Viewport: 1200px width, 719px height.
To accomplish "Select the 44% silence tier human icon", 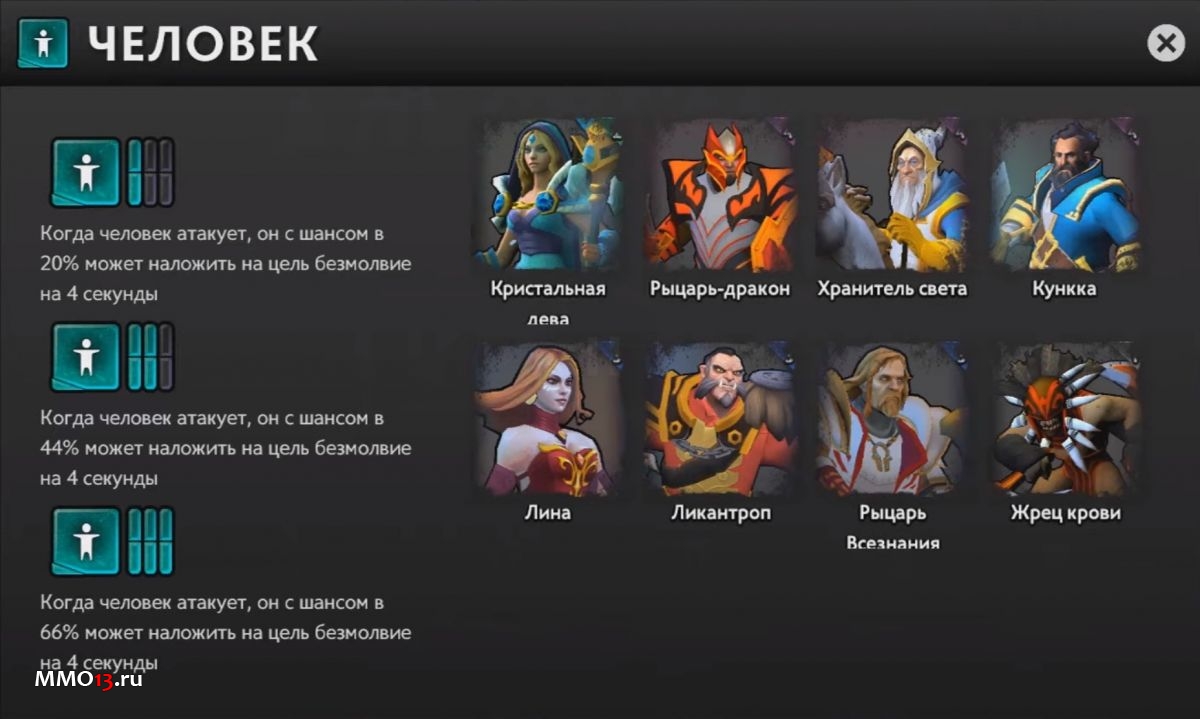I will click(x=87, y=357).
